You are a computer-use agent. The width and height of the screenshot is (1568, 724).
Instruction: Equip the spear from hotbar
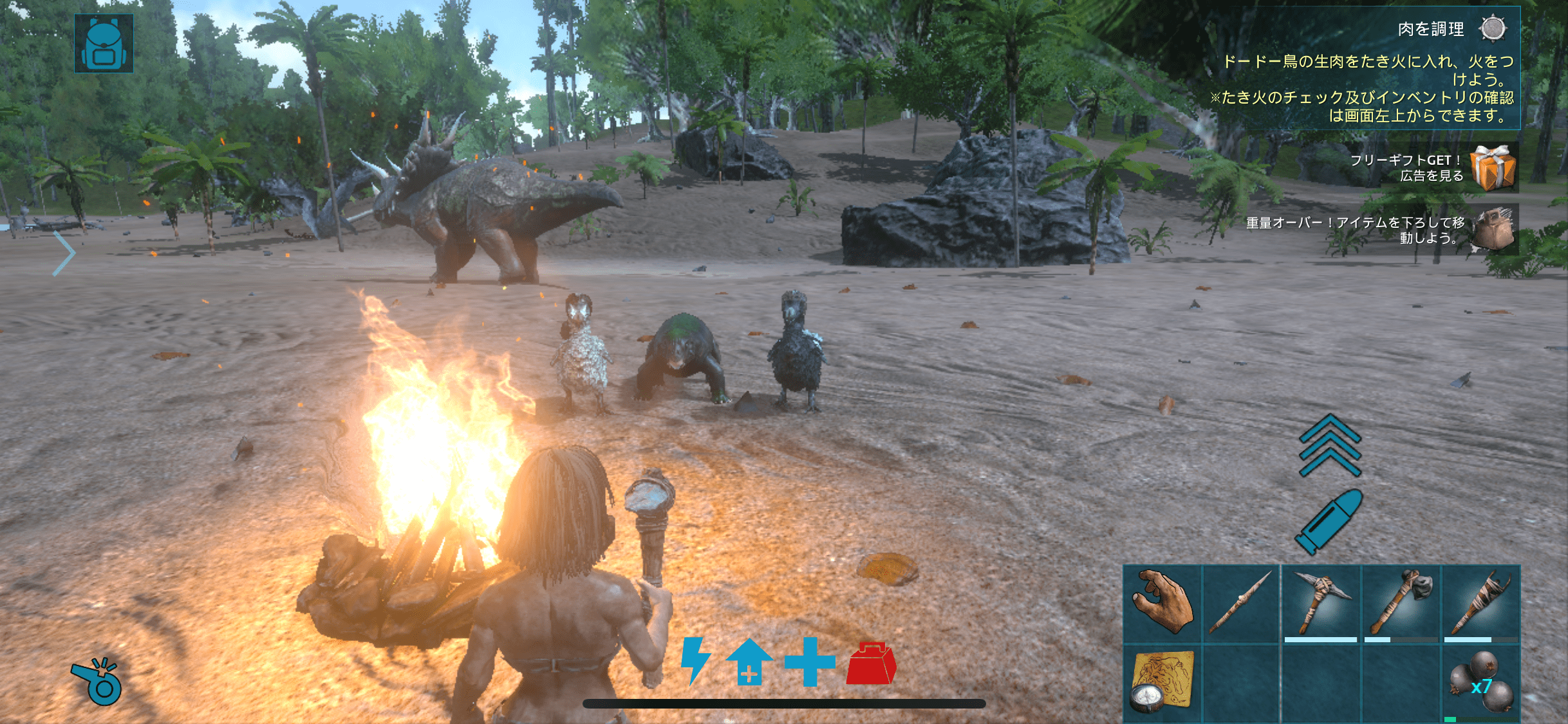pos(1241,604)
